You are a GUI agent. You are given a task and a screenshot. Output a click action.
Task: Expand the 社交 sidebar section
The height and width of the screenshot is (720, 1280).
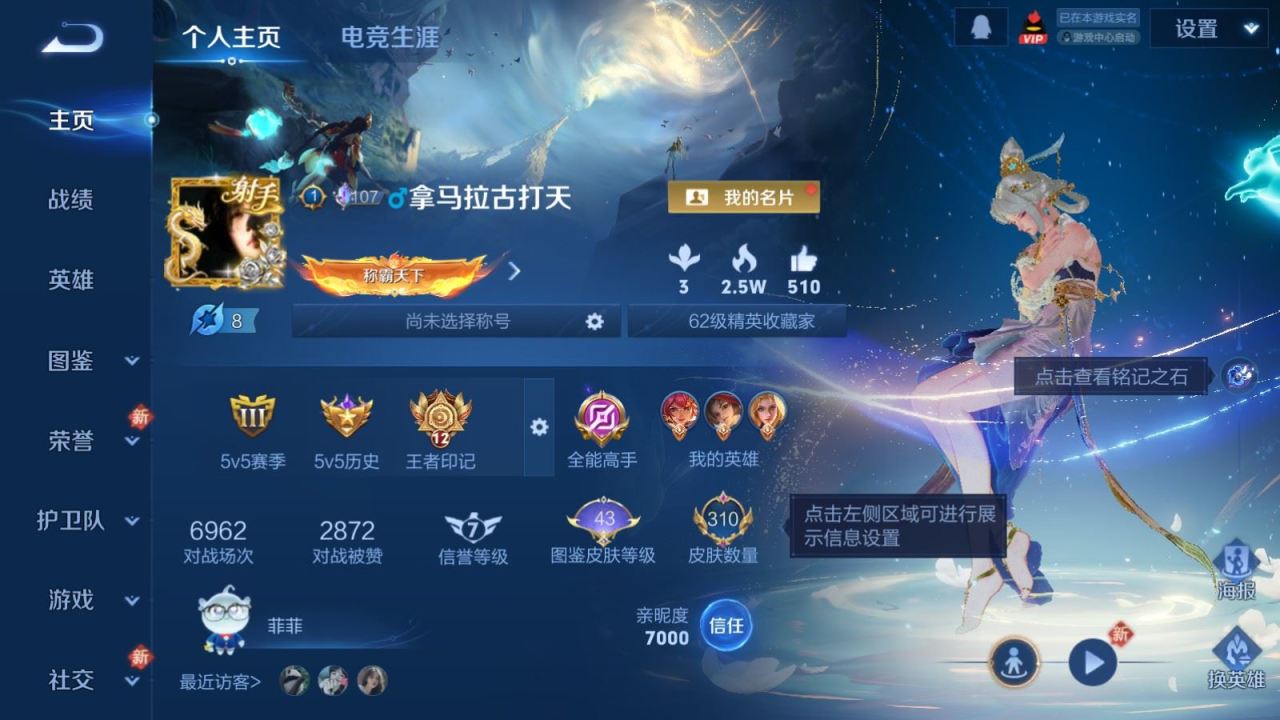point(75,680)
